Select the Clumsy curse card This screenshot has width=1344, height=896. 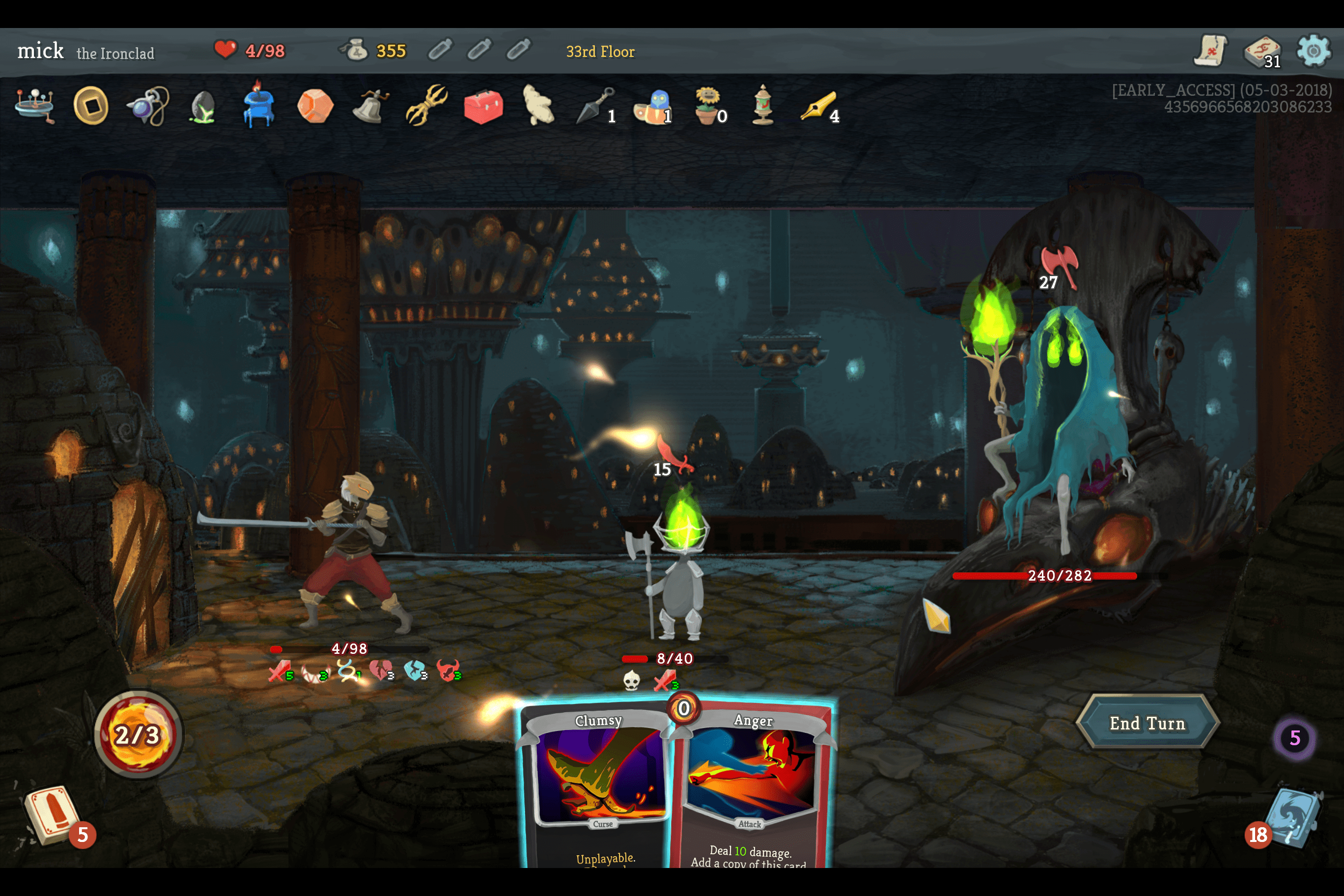(x=597, y=788)
